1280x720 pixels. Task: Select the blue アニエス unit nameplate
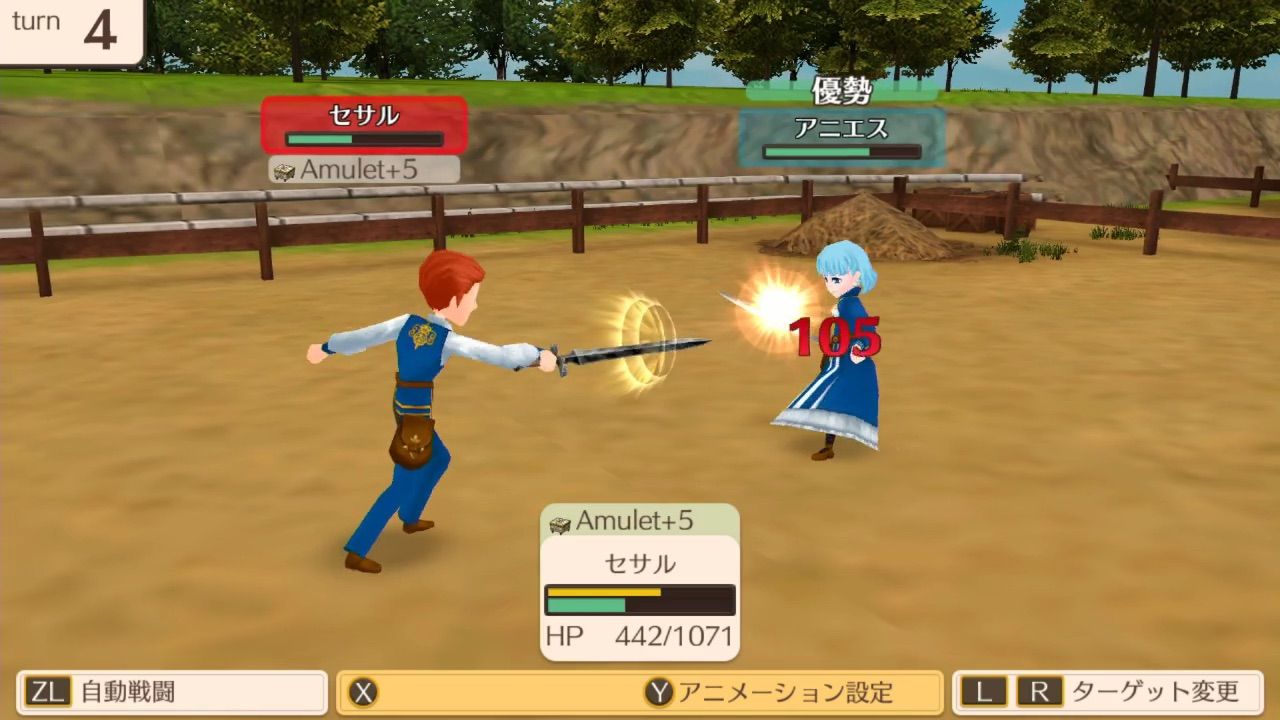[842, 138]
